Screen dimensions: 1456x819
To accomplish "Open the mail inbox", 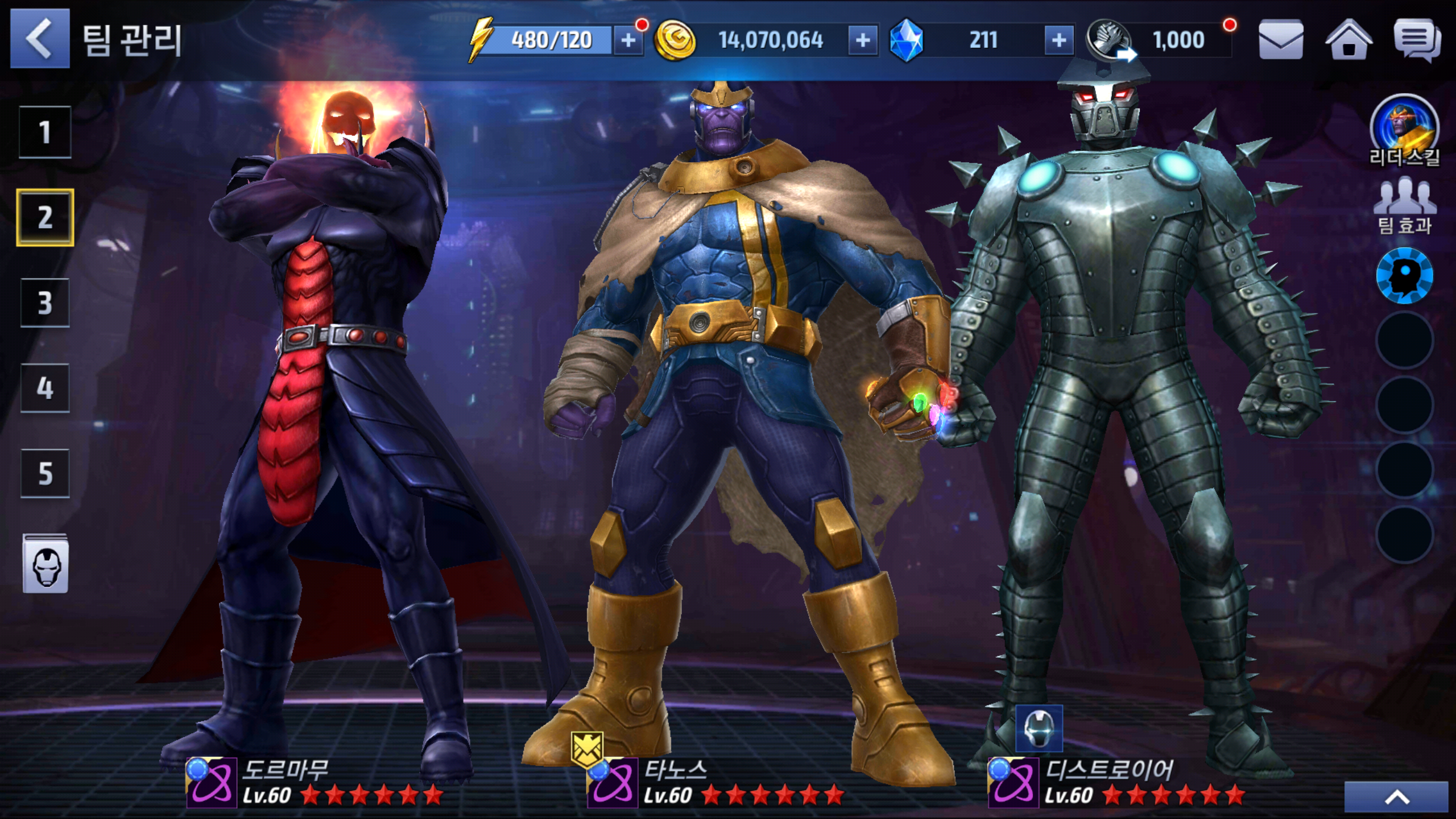I will pos(1281,40).
